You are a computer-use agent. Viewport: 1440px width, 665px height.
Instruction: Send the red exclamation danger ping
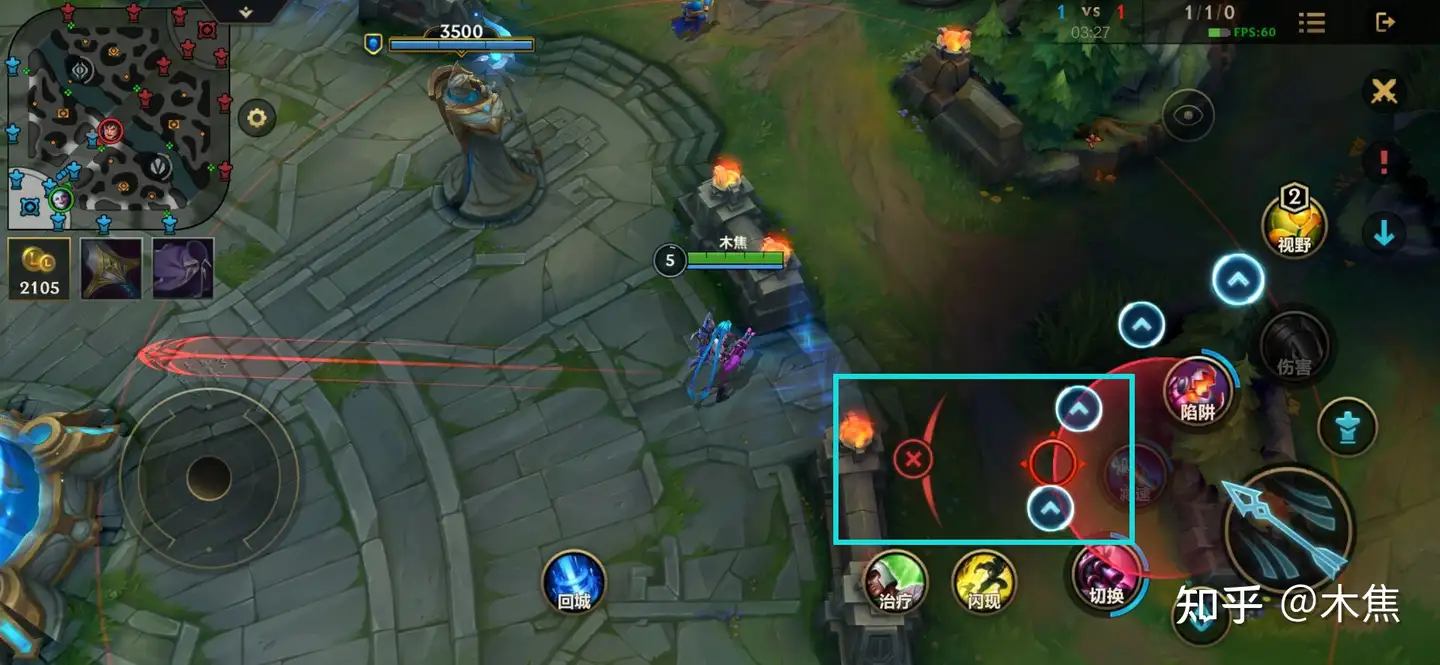(1384, 162)
